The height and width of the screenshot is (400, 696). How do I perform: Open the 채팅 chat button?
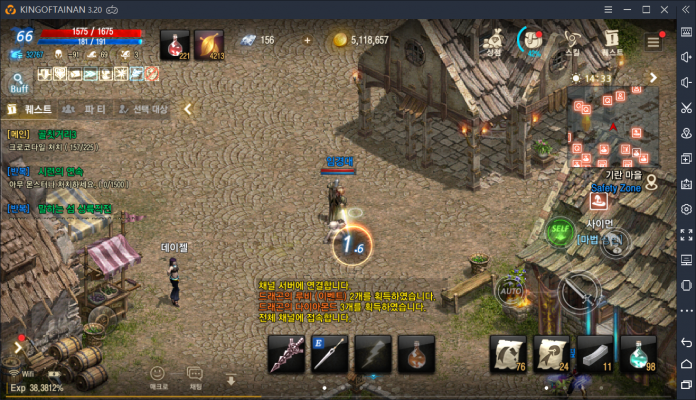(x=196, y=376)
